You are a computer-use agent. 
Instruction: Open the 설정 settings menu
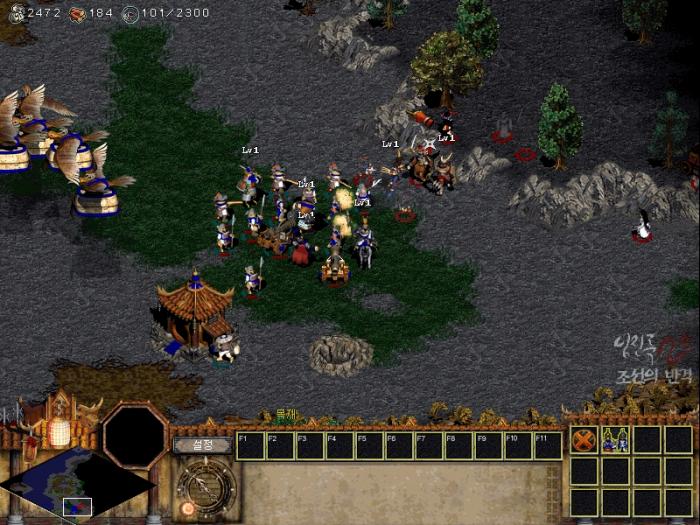(x=202, y=445)
